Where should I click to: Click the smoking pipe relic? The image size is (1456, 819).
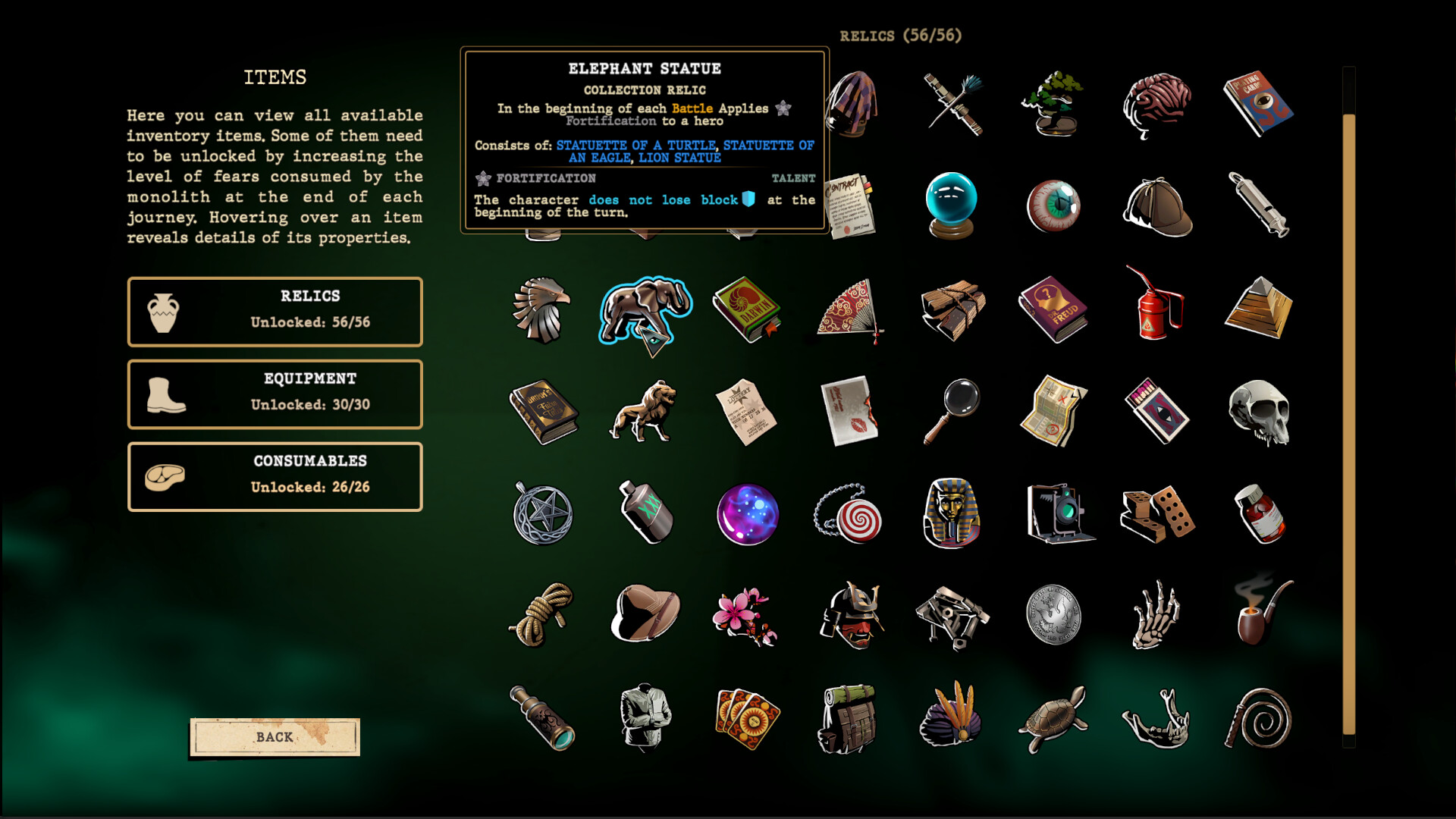point(1257,616)
